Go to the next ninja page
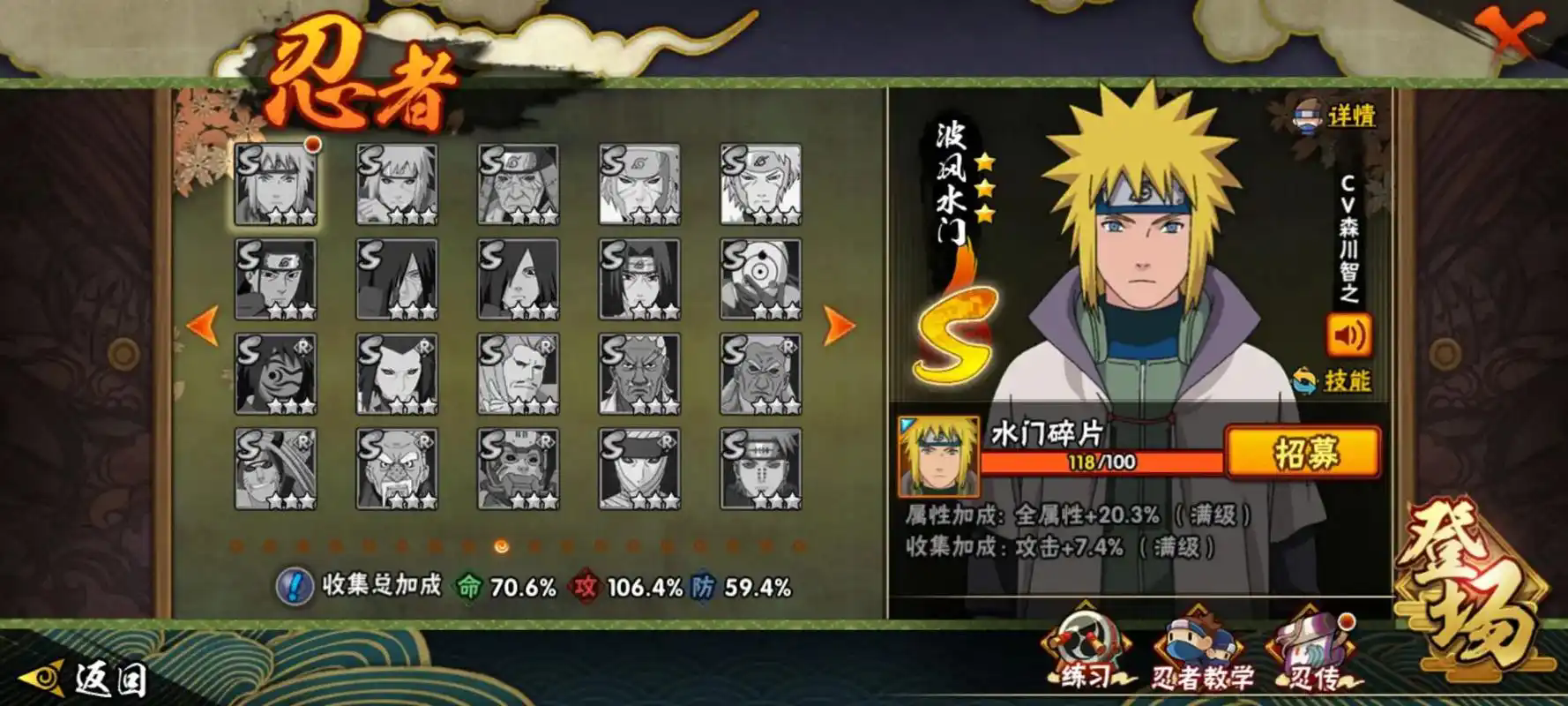 coord(839,326)
